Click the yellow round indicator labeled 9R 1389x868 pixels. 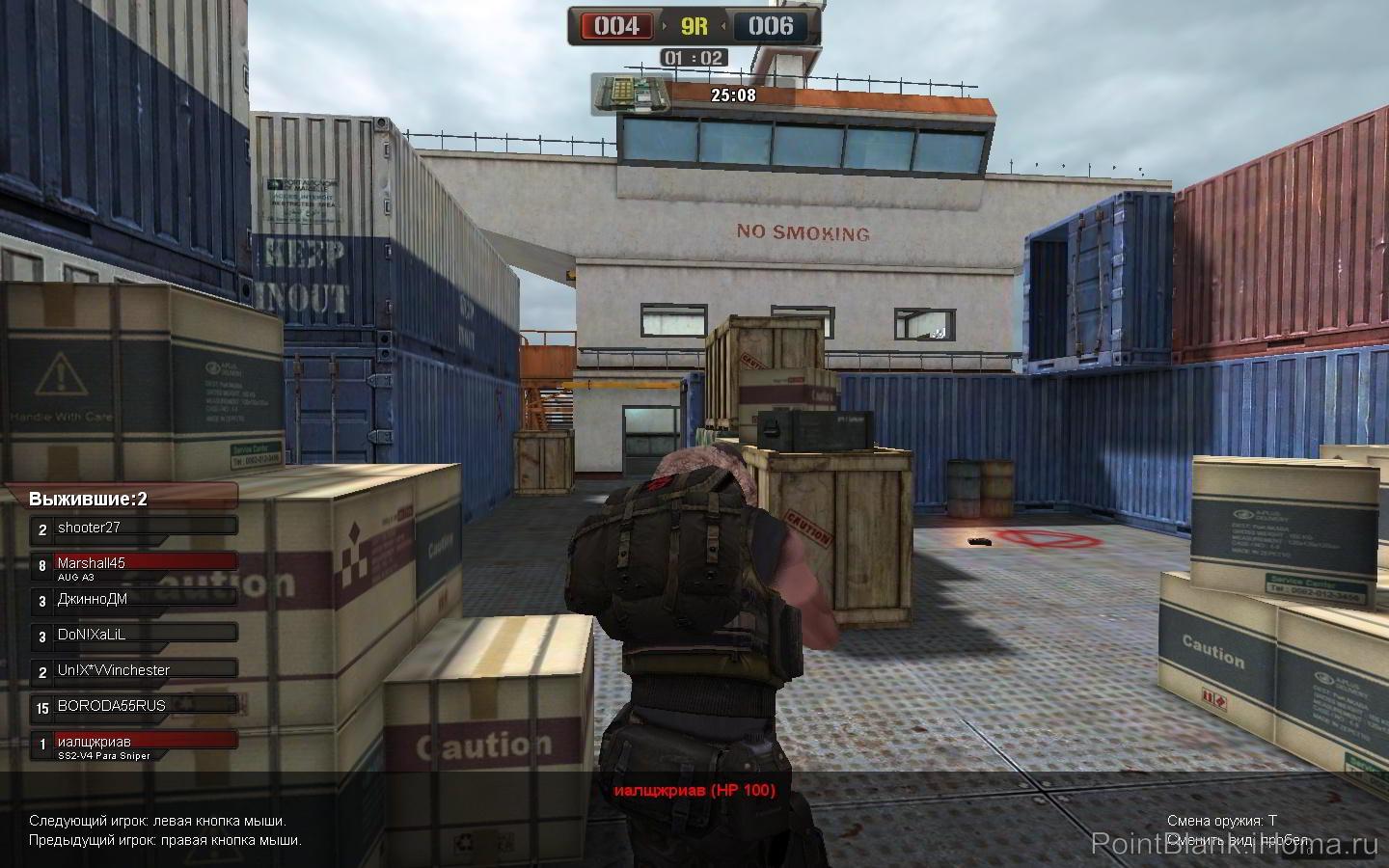tap(694, 26)
